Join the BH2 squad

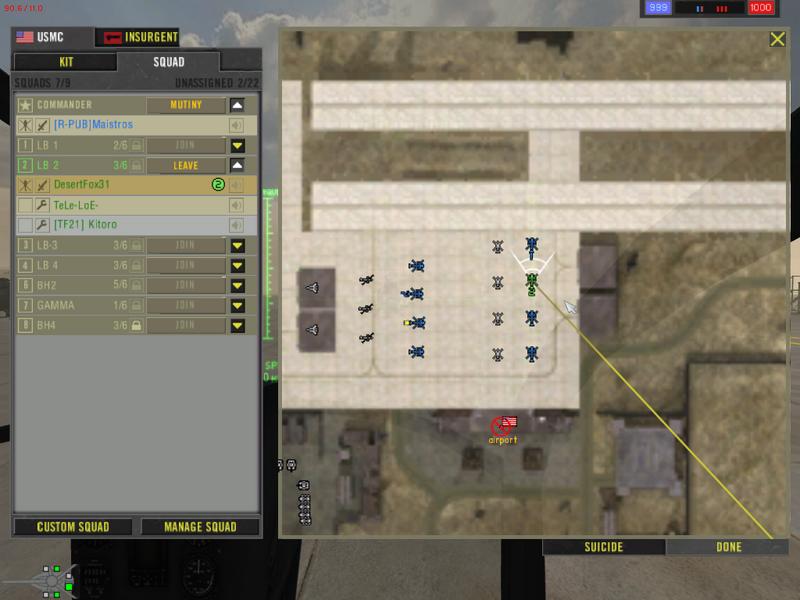pos(186,285)
